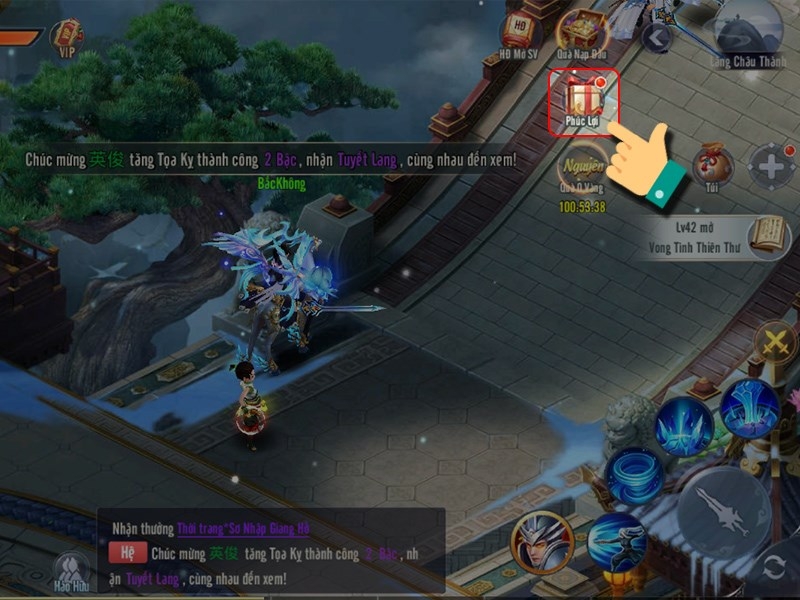Open the Lang Châu Thành minimap

coord(747,30)
